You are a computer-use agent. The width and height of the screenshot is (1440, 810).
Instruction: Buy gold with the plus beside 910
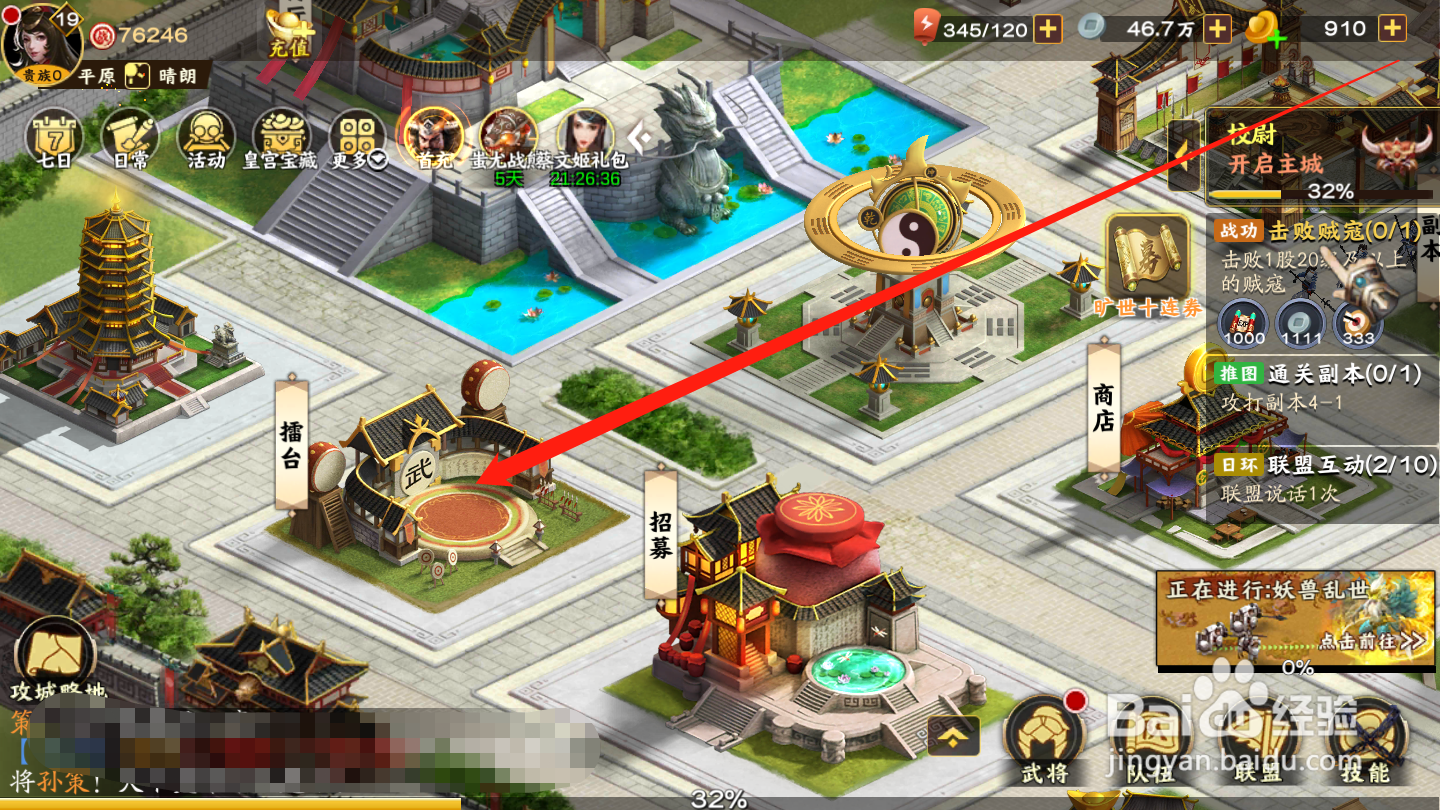[x=1392, y=29]
